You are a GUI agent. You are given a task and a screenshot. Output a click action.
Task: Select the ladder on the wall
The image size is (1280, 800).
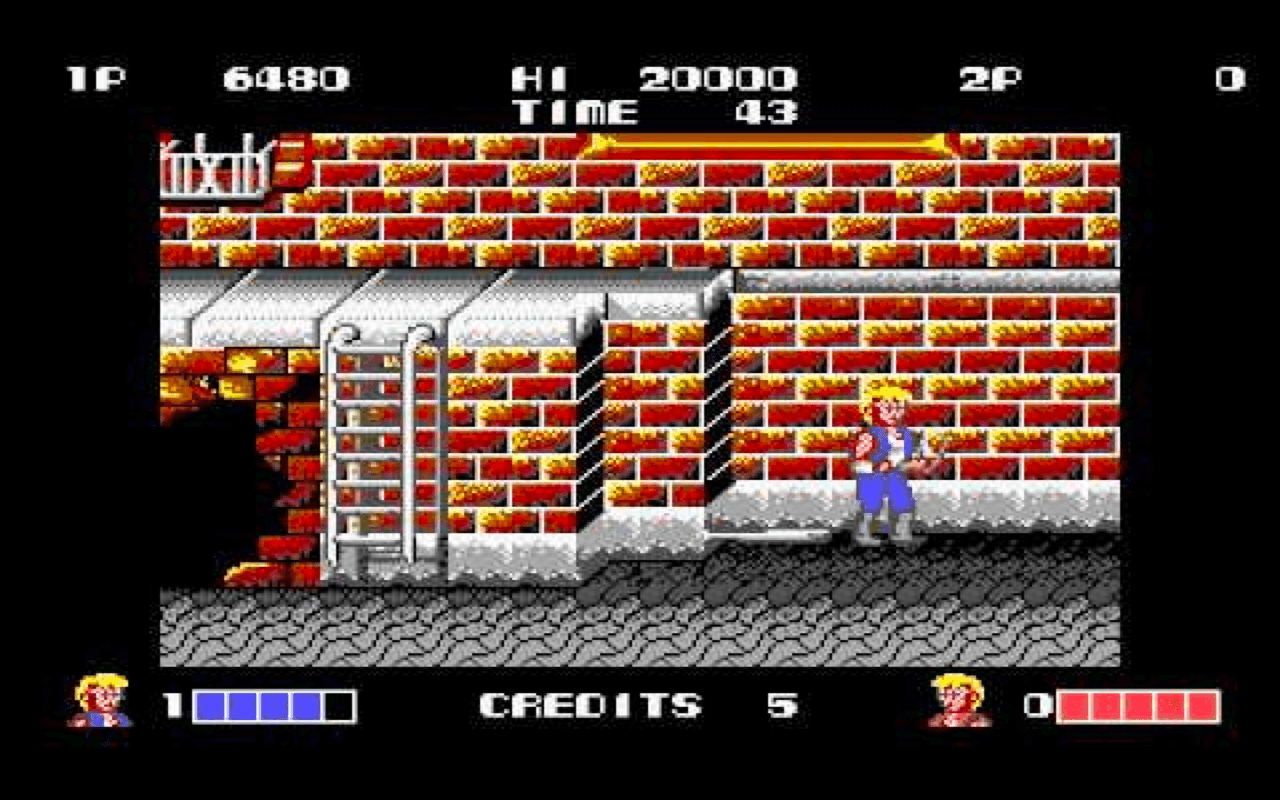[x=375, y=440]
